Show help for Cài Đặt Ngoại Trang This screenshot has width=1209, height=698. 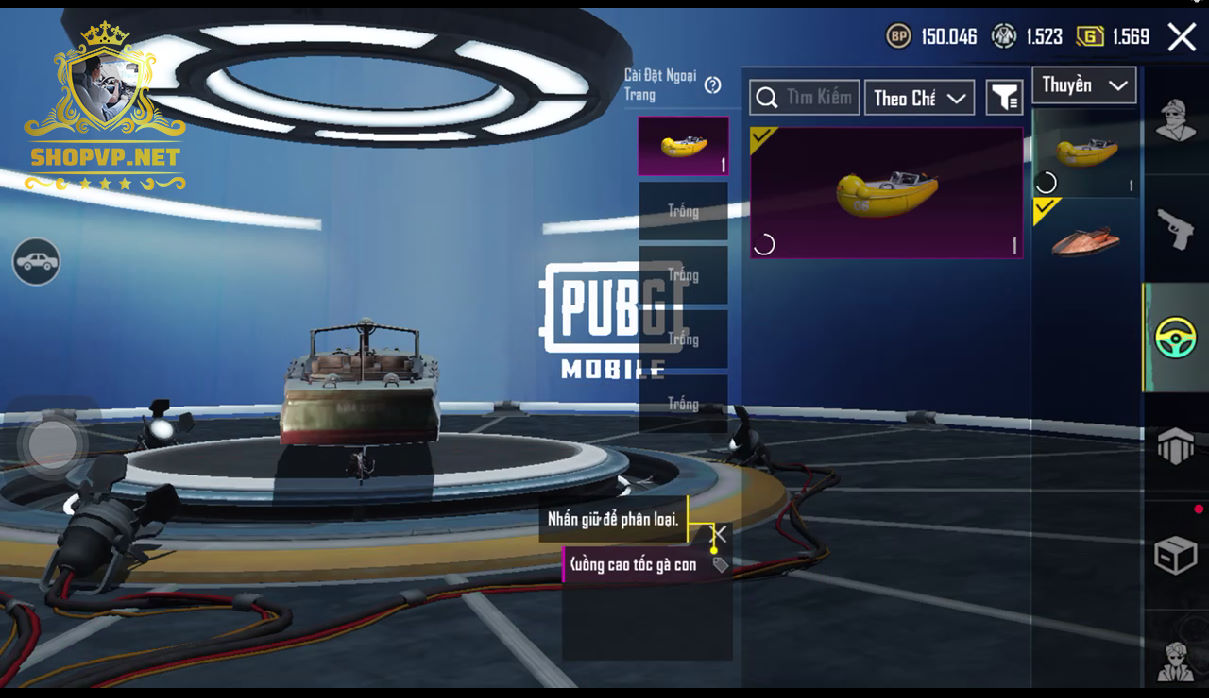713,85
